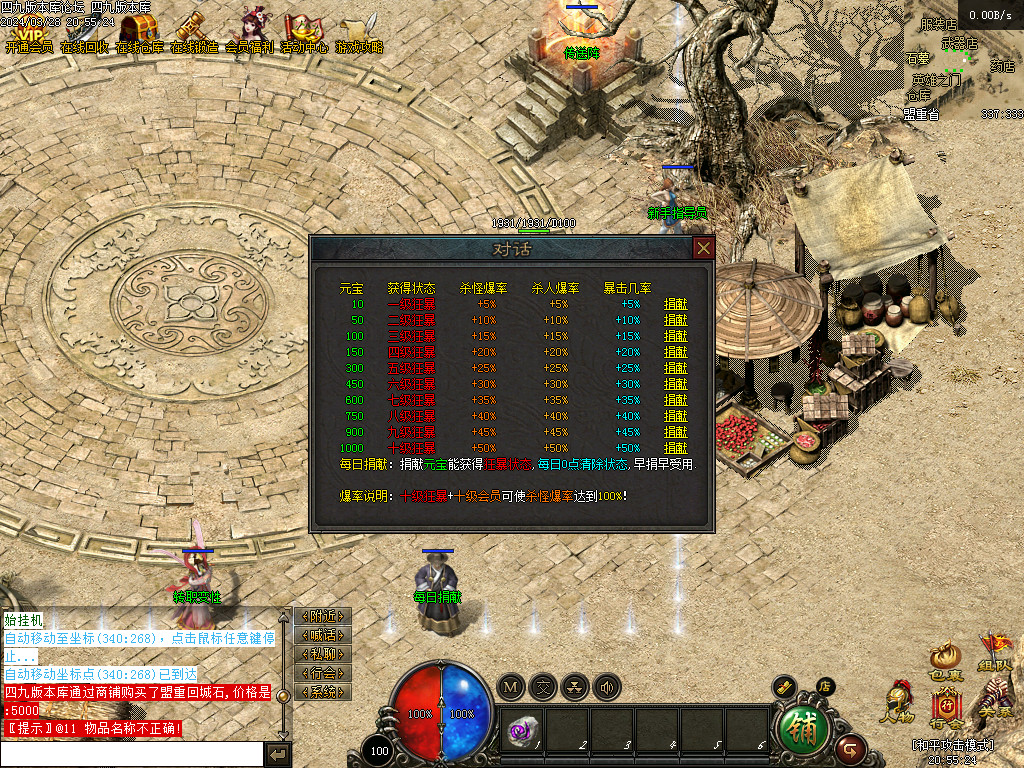Donate 10 元宝 for 一级狂暴

676,304
